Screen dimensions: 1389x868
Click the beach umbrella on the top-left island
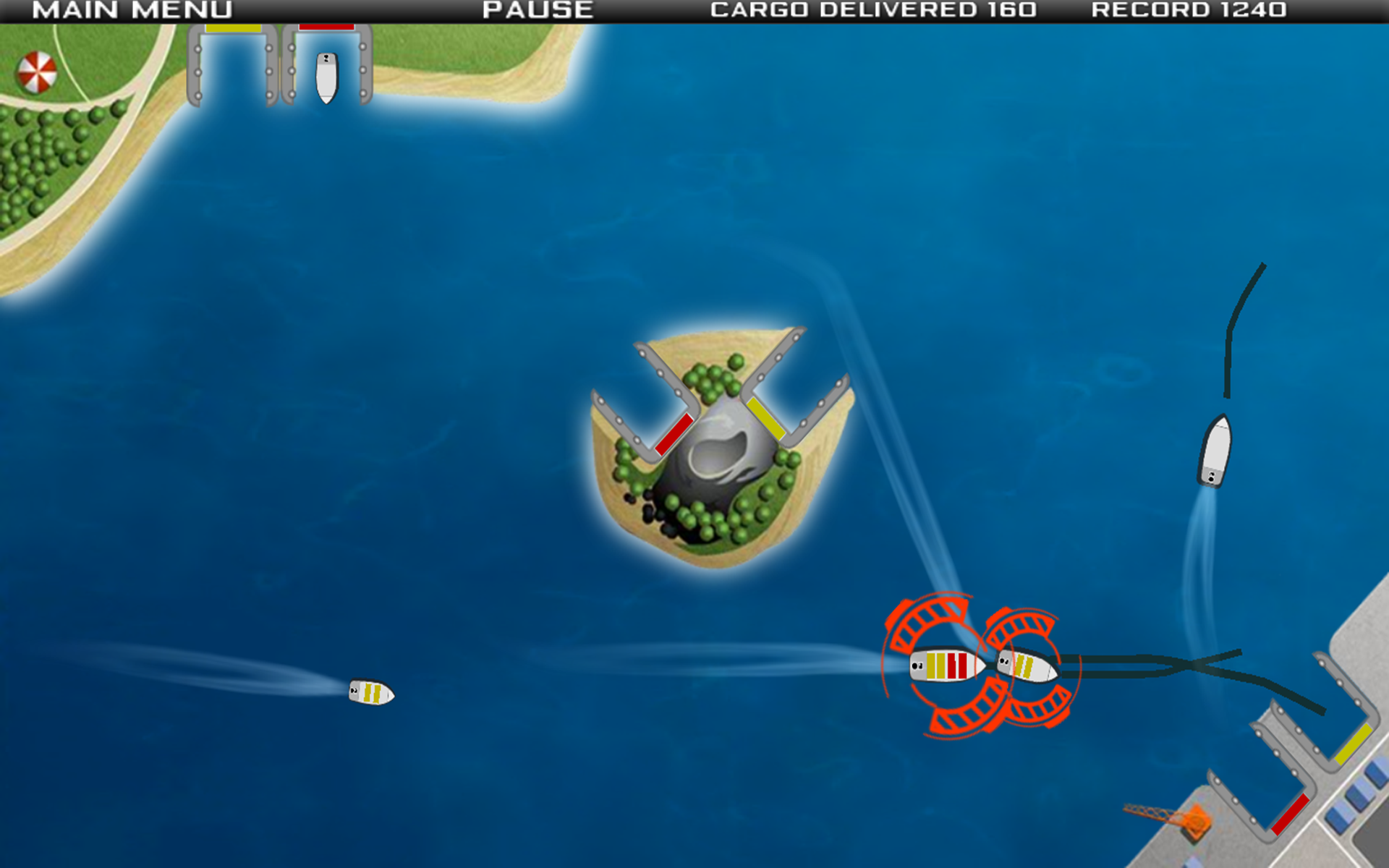click(38, 70)
